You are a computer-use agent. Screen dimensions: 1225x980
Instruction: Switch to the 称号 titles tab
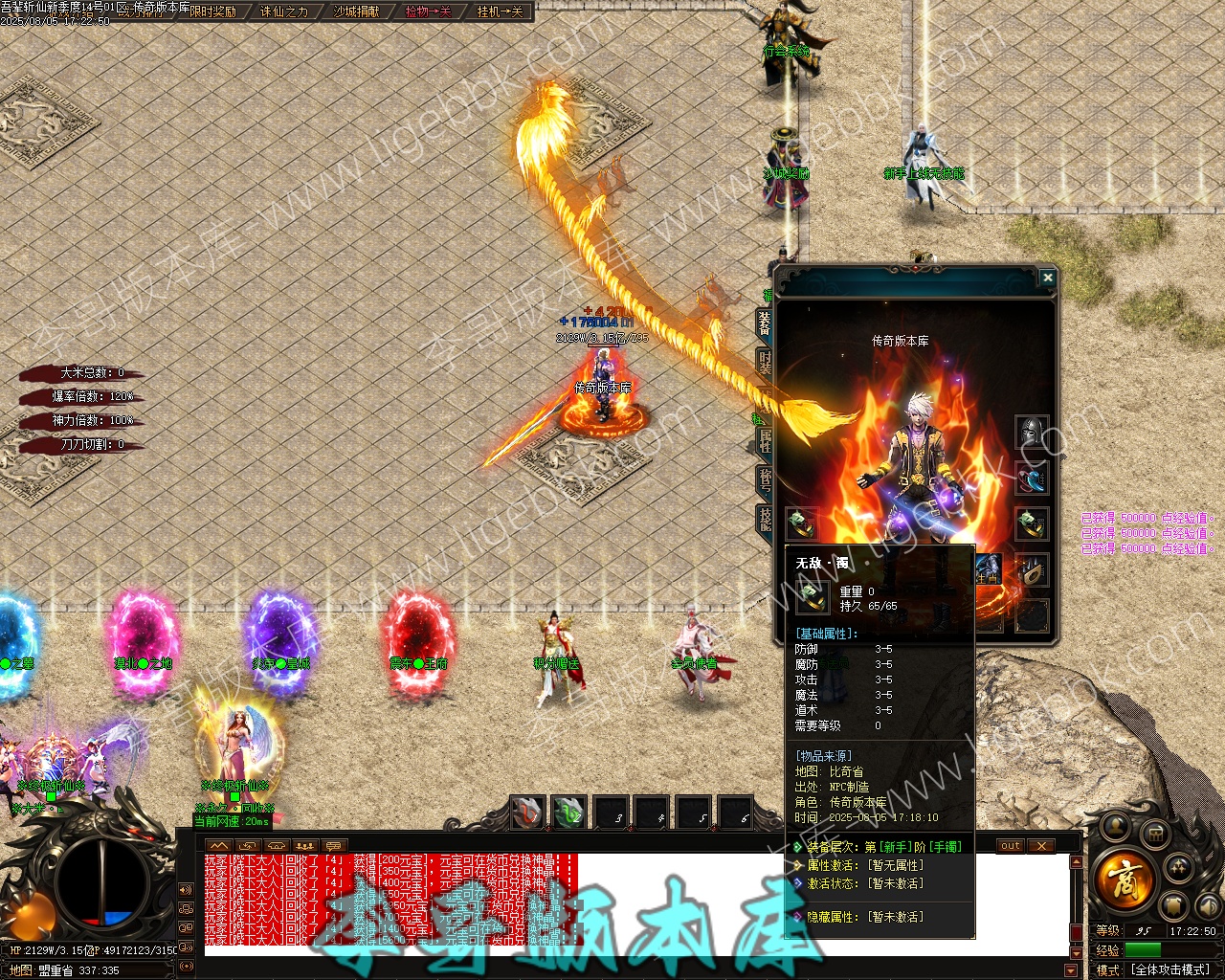coord(765,479)
